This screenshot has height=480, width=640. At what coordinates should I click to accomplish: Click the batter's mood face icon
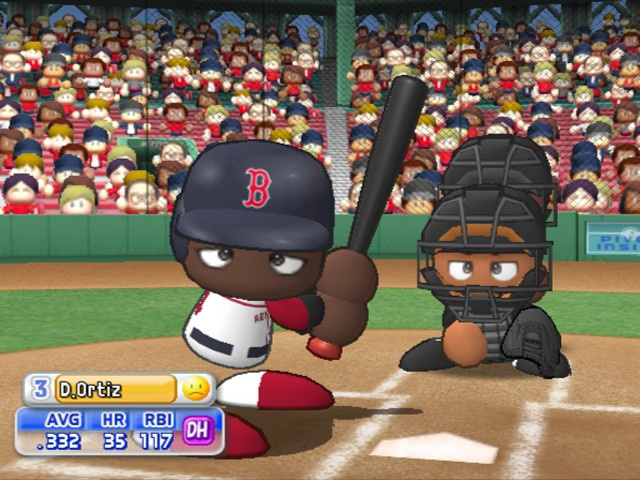(197, 388)
